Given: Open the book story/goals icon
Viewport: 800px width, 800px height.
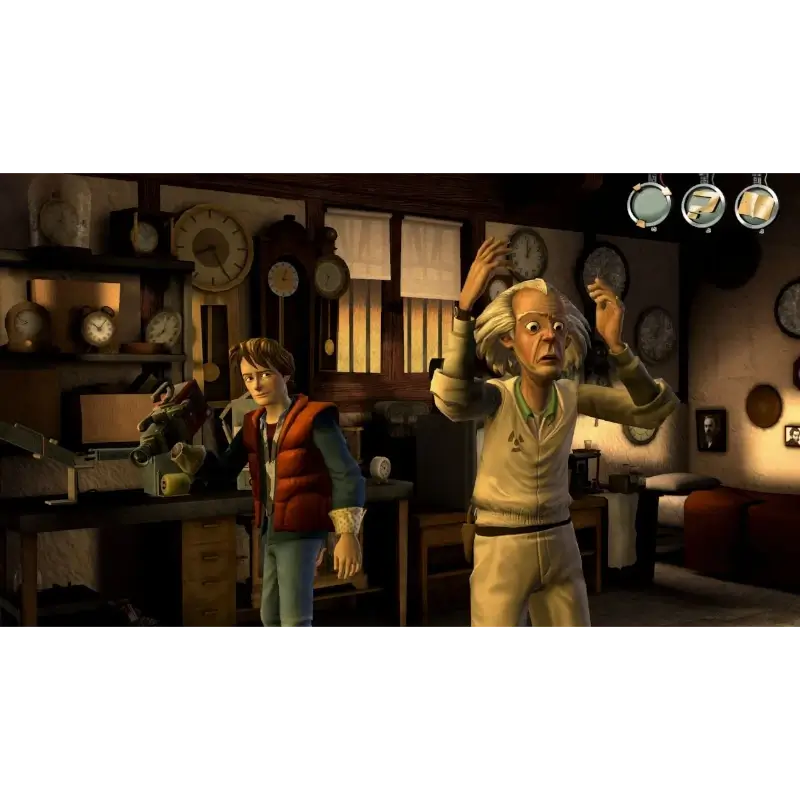Looking at the screenshot, I should [757, 205].
